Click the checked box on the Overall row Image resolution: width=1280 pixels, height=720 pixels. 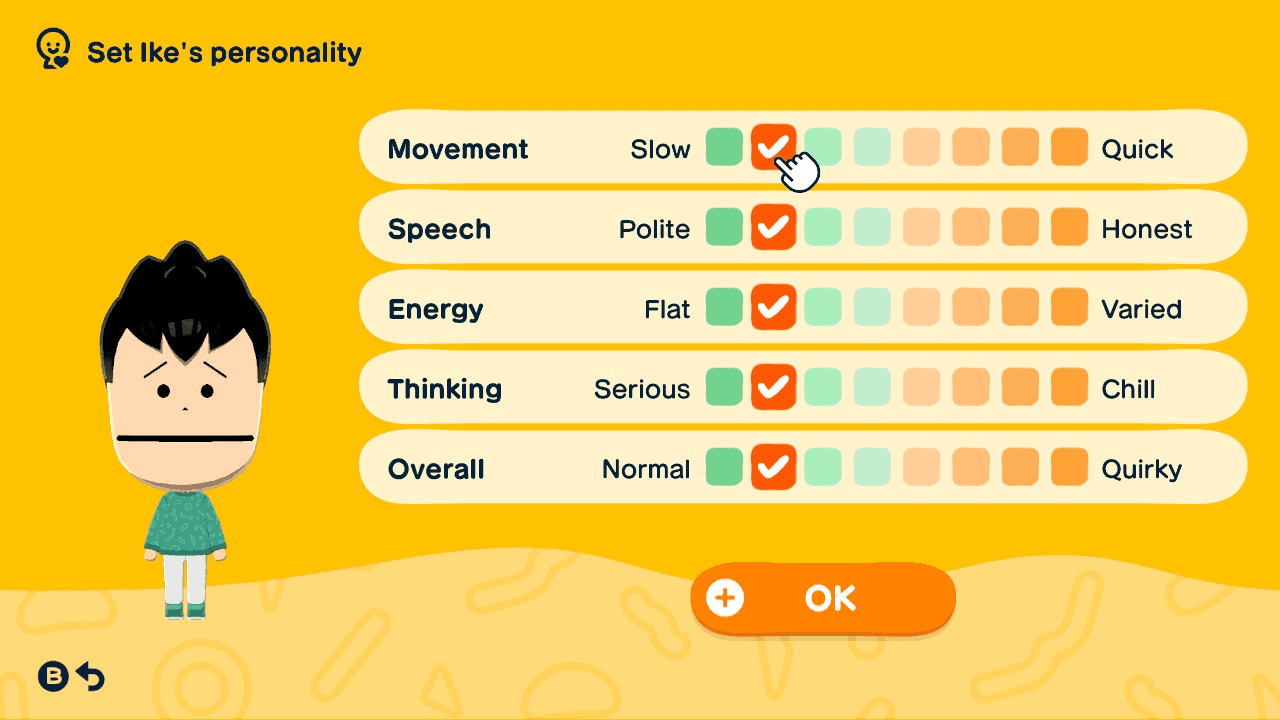[773, 467]
